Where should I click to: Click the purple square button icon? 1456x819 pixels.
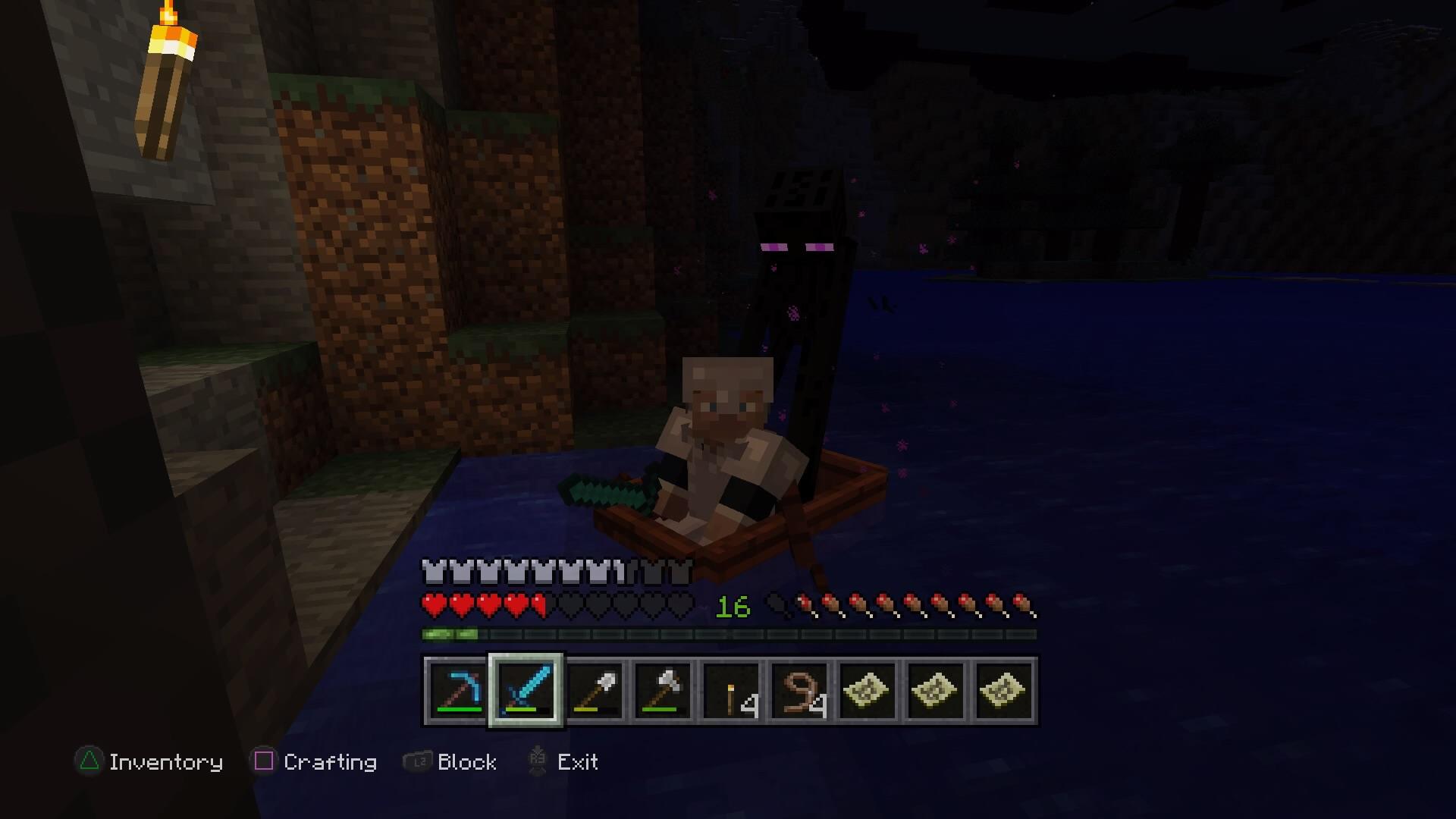265,761
